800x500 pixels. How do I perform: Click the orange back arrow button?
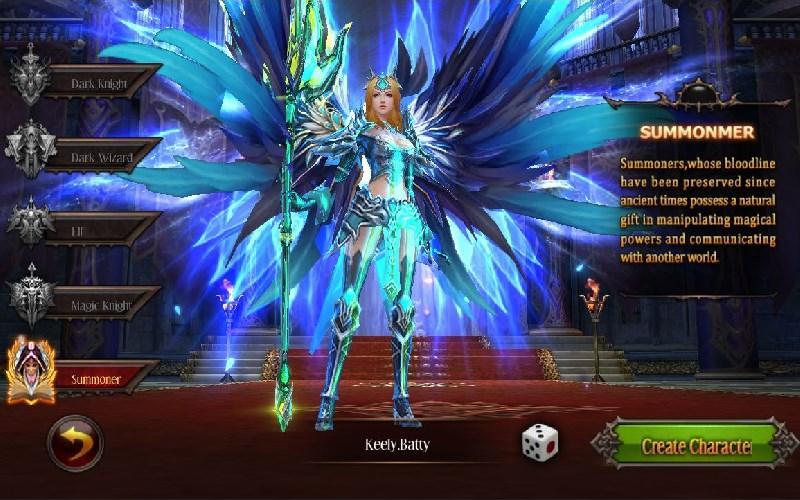pos(75,443)
